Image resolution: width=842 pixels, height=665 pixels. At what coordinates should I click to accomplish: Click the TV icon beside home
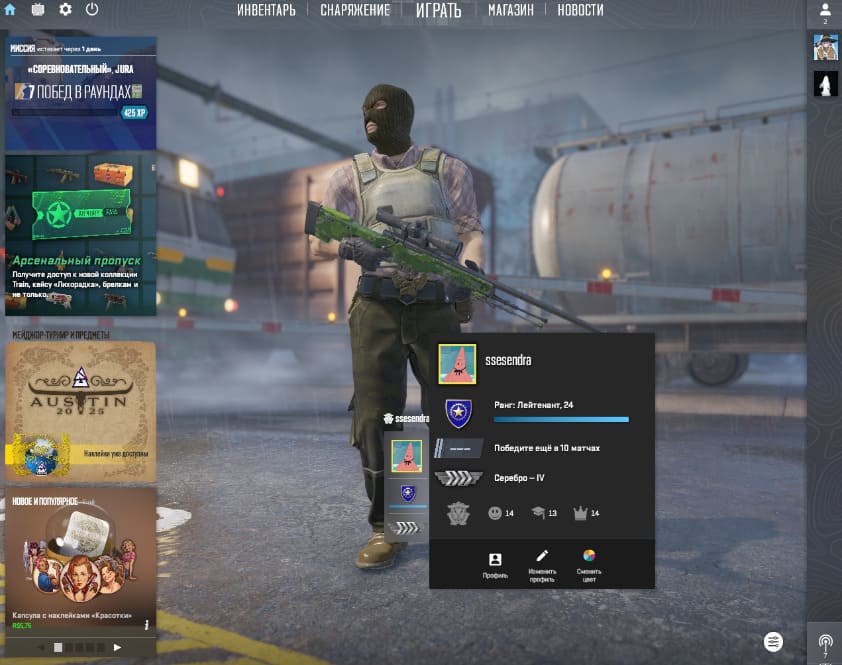click(x=38, y=9)
